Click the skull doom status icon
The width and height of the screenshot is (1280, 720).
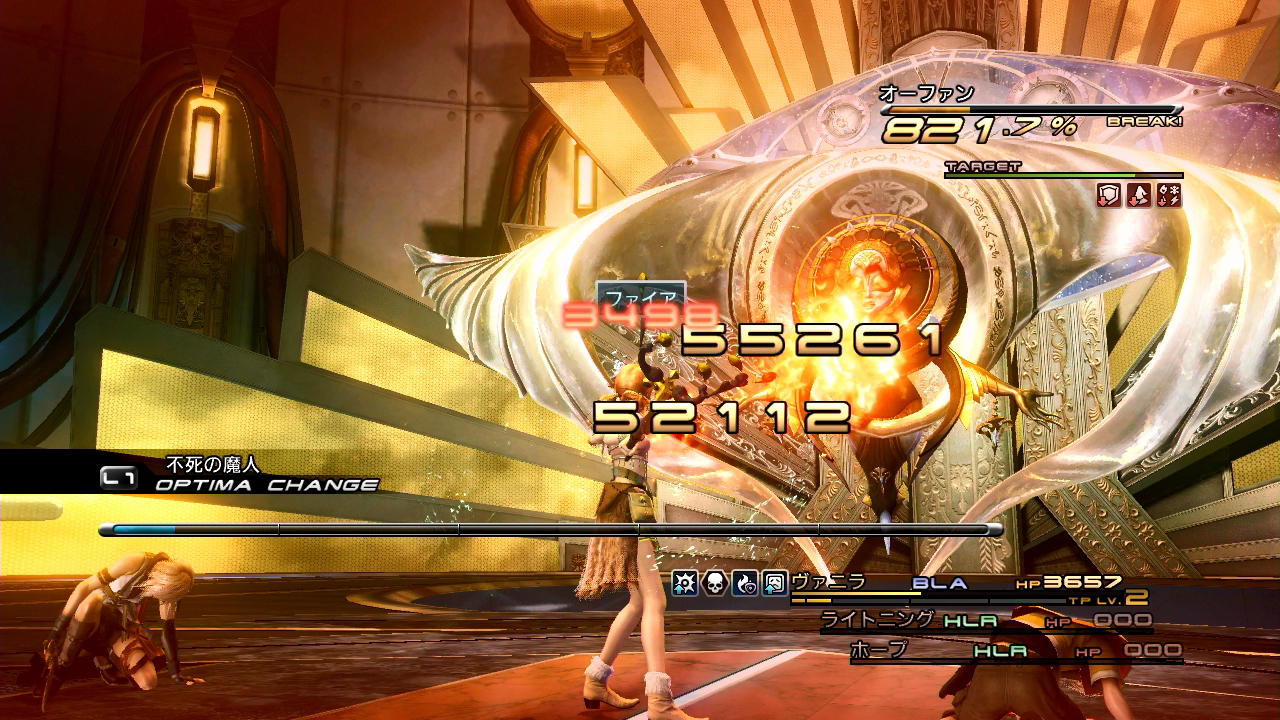pyautogui.click(x=715, y=584)
